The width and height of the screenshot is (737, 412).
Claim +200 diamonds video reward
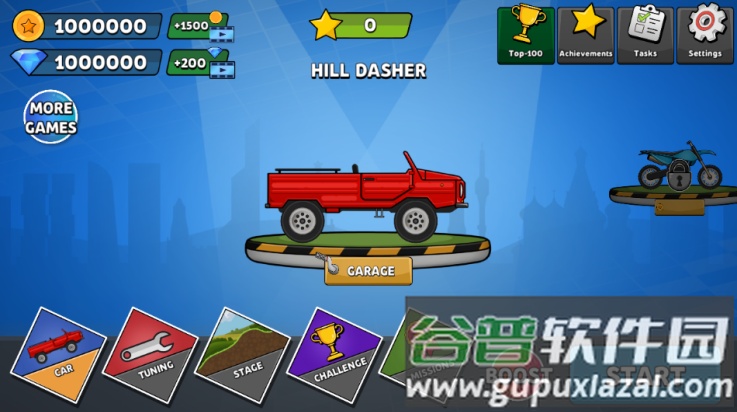pos(200,64)
